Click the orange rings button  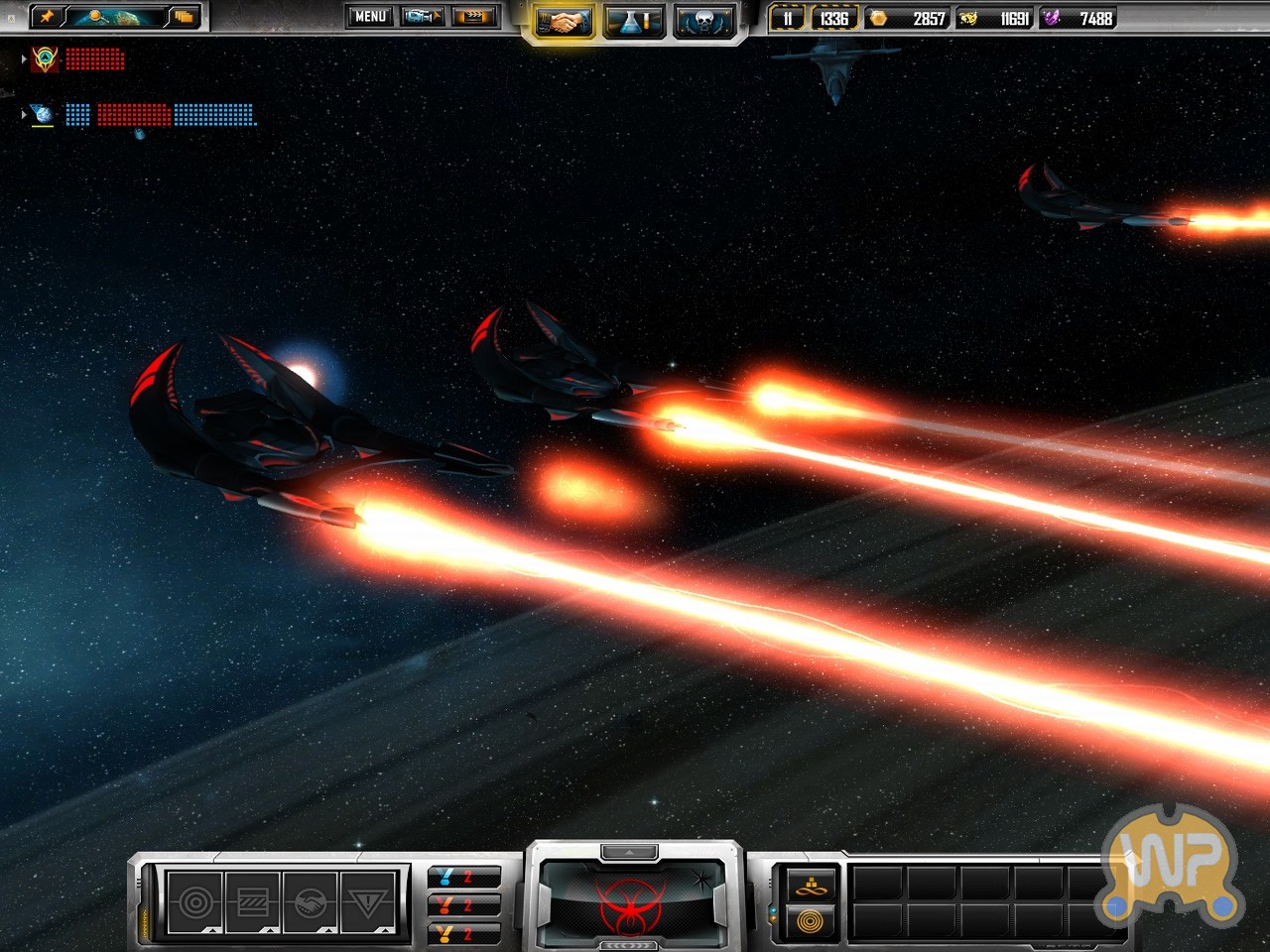tap(811, 921)
